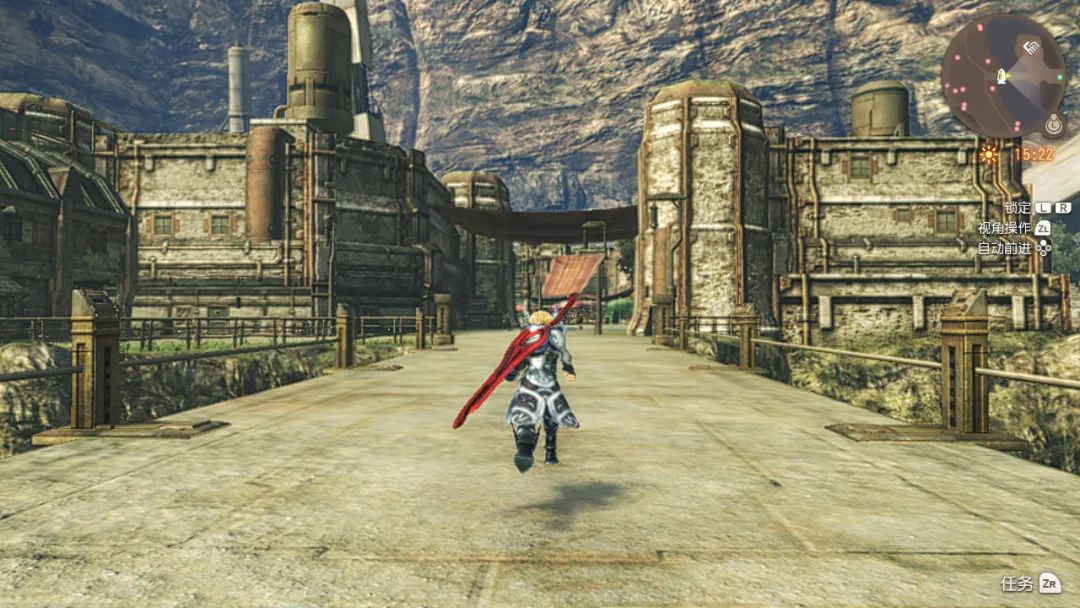The width and height of the screenshot is (1080, 608).
Task: Select the clock icon beside the minimap
Action: coord(1051,126)
